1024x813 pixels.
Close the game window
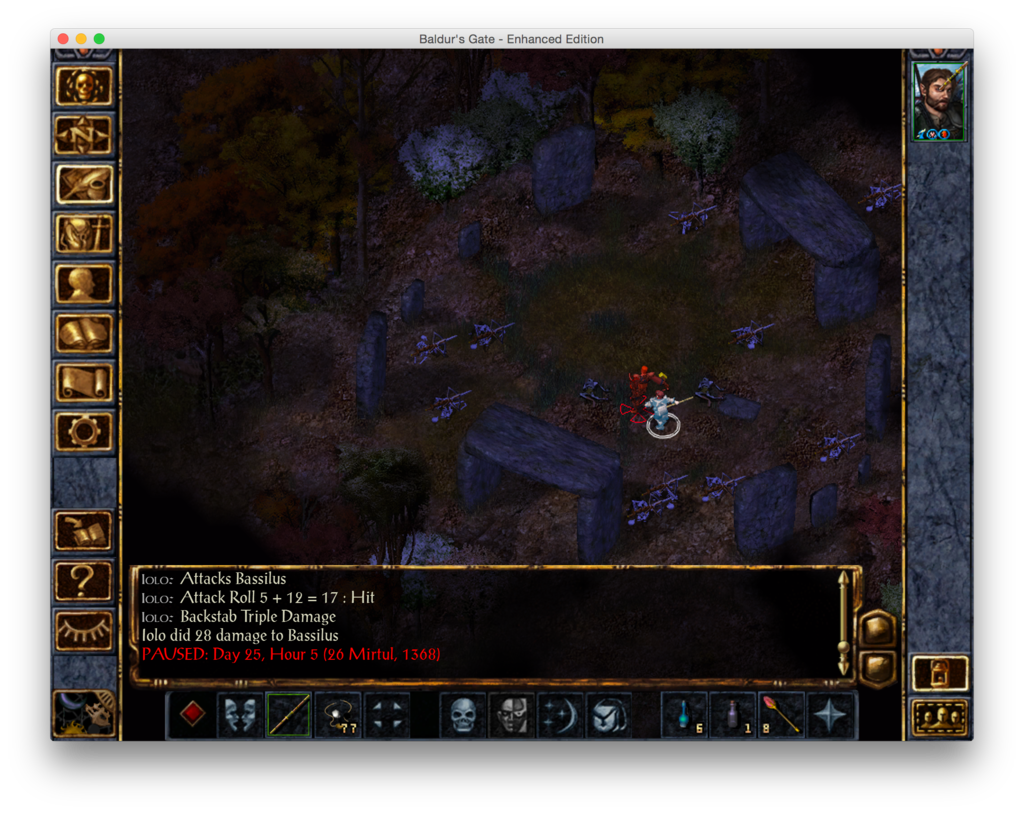click(x=63, y=39)
